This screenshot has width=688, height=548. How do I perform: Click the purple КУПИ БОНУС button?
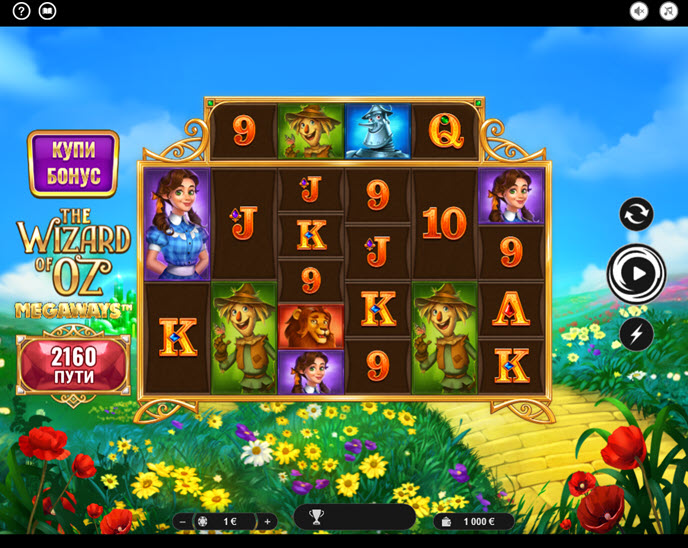click(73, 163)
